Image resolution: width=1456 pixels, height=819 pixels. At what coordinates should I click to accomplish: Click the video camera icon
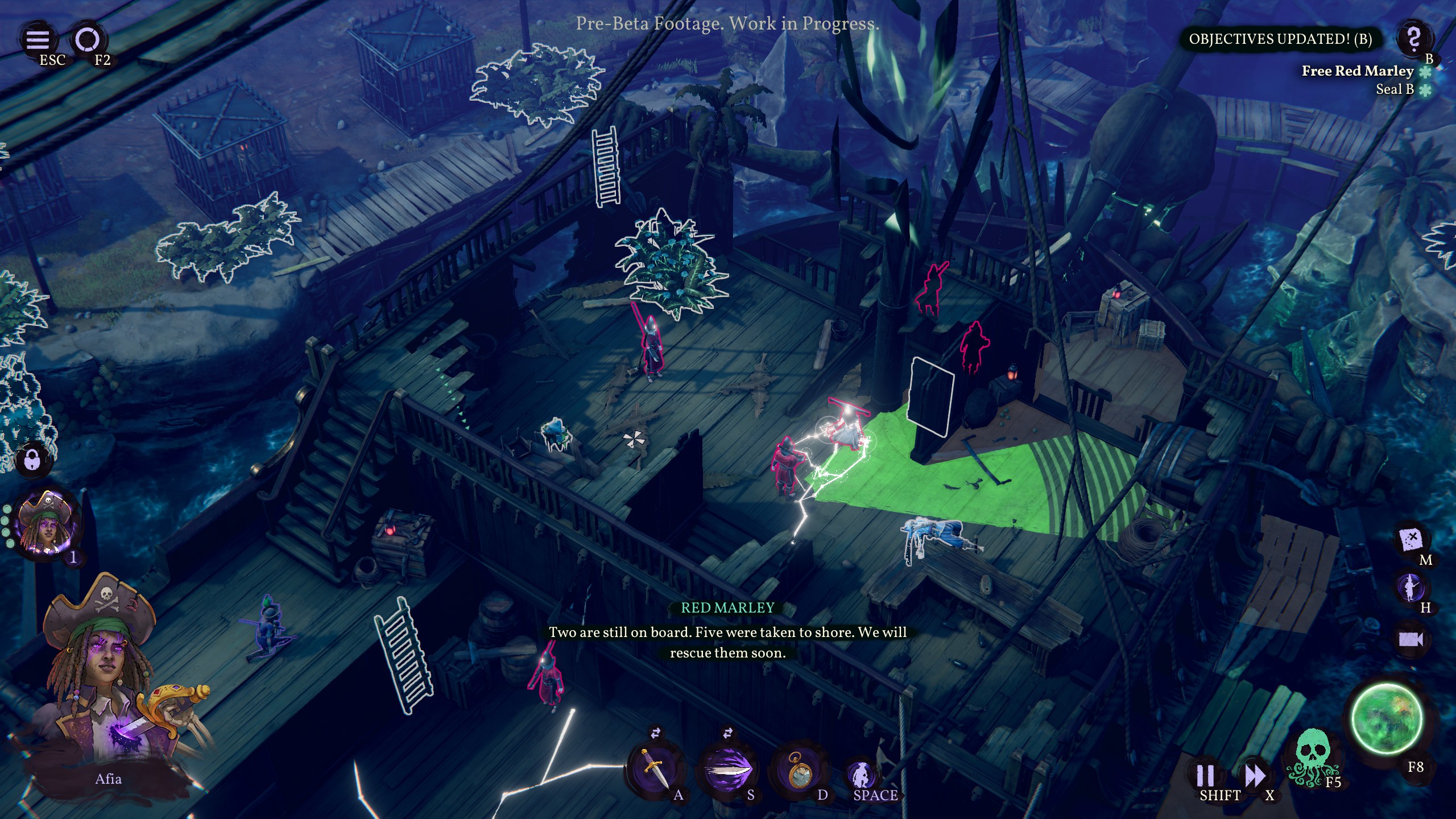pyautogui.click(x=1410, y=639)
